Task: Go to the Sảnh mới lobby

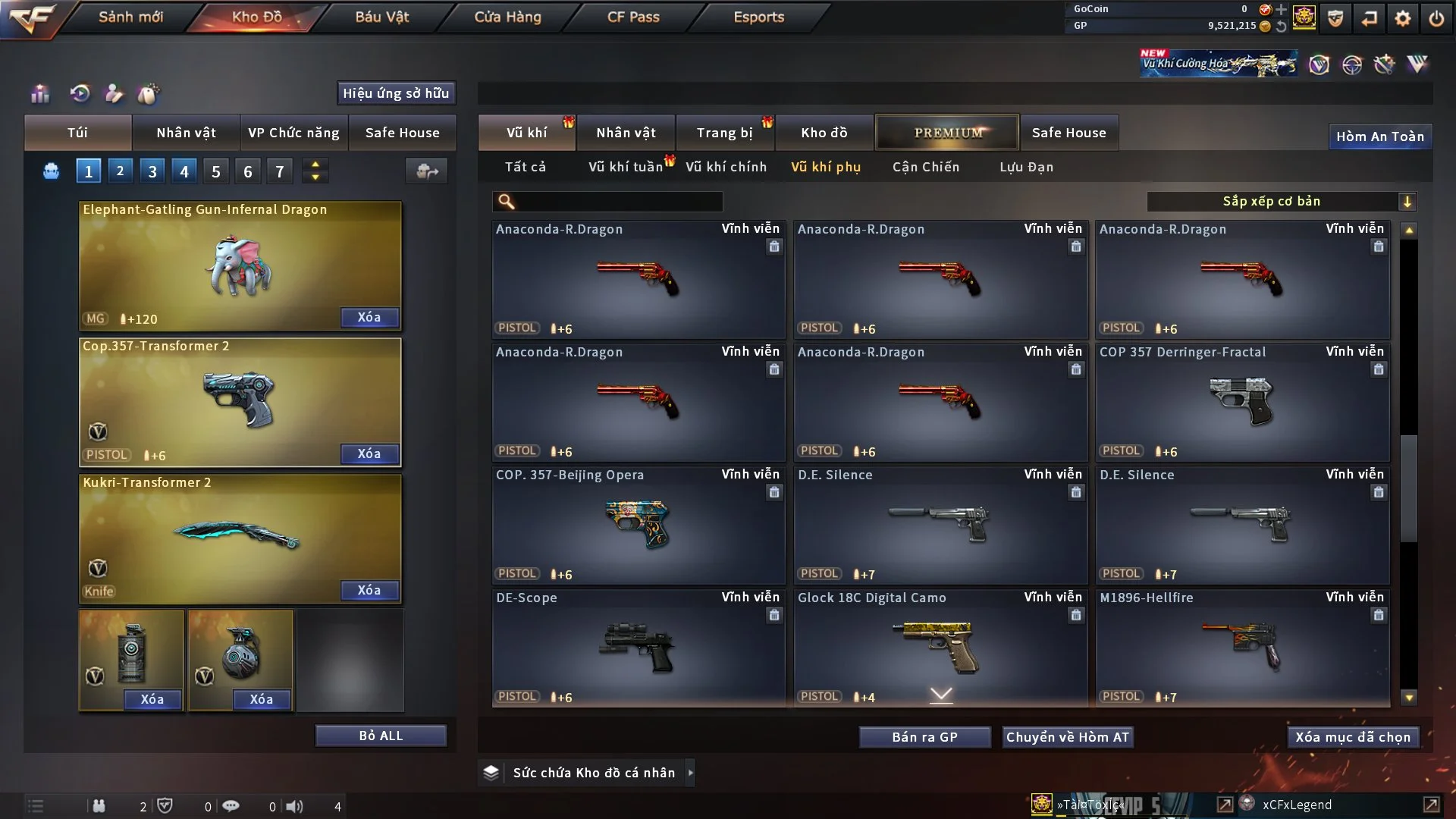Action: tap(130, 17)
